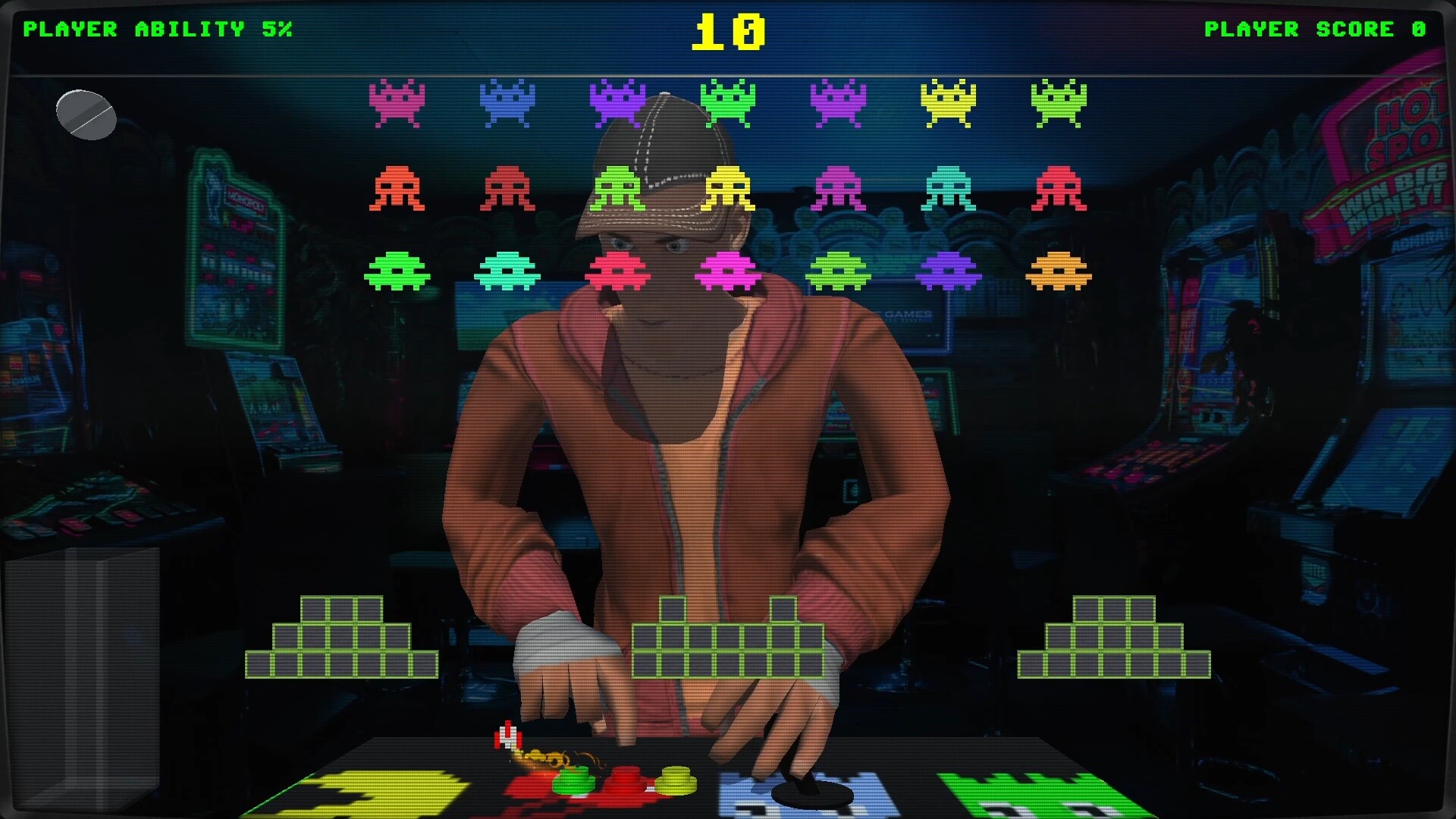The height and width of the screenshot is (819, 1456).
Task: Select the green invader in the top row
Action: [x=728, y=102]
